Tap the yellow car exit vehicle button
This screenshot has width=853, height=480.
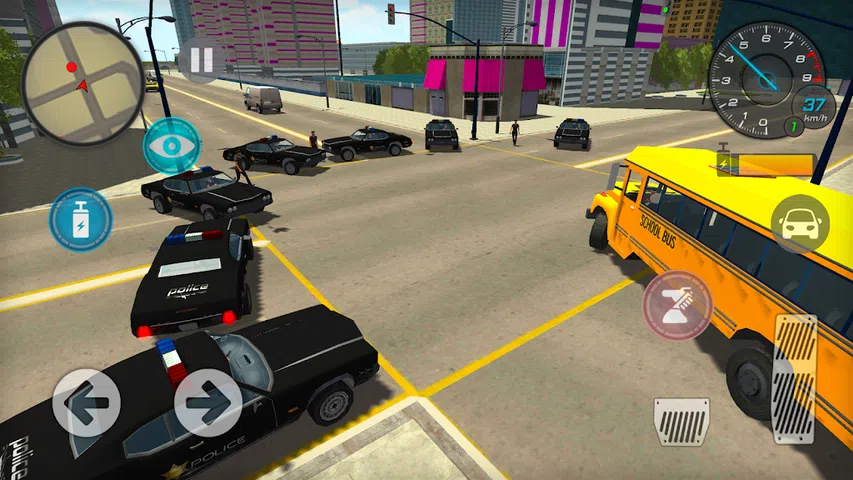pyautogui.click(x=800, y=224)
